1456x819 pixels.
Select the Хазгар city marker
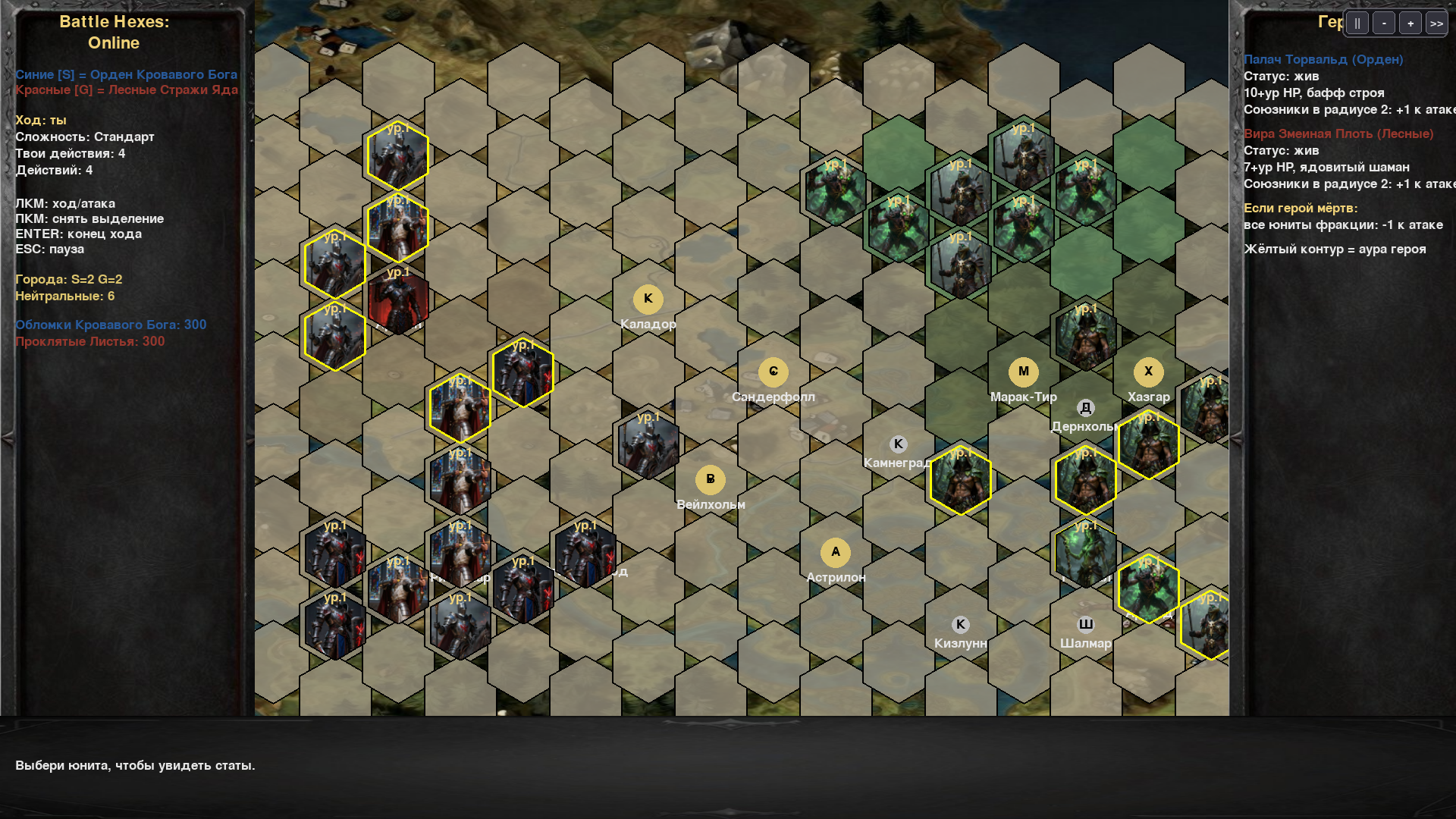(1148, 372)
